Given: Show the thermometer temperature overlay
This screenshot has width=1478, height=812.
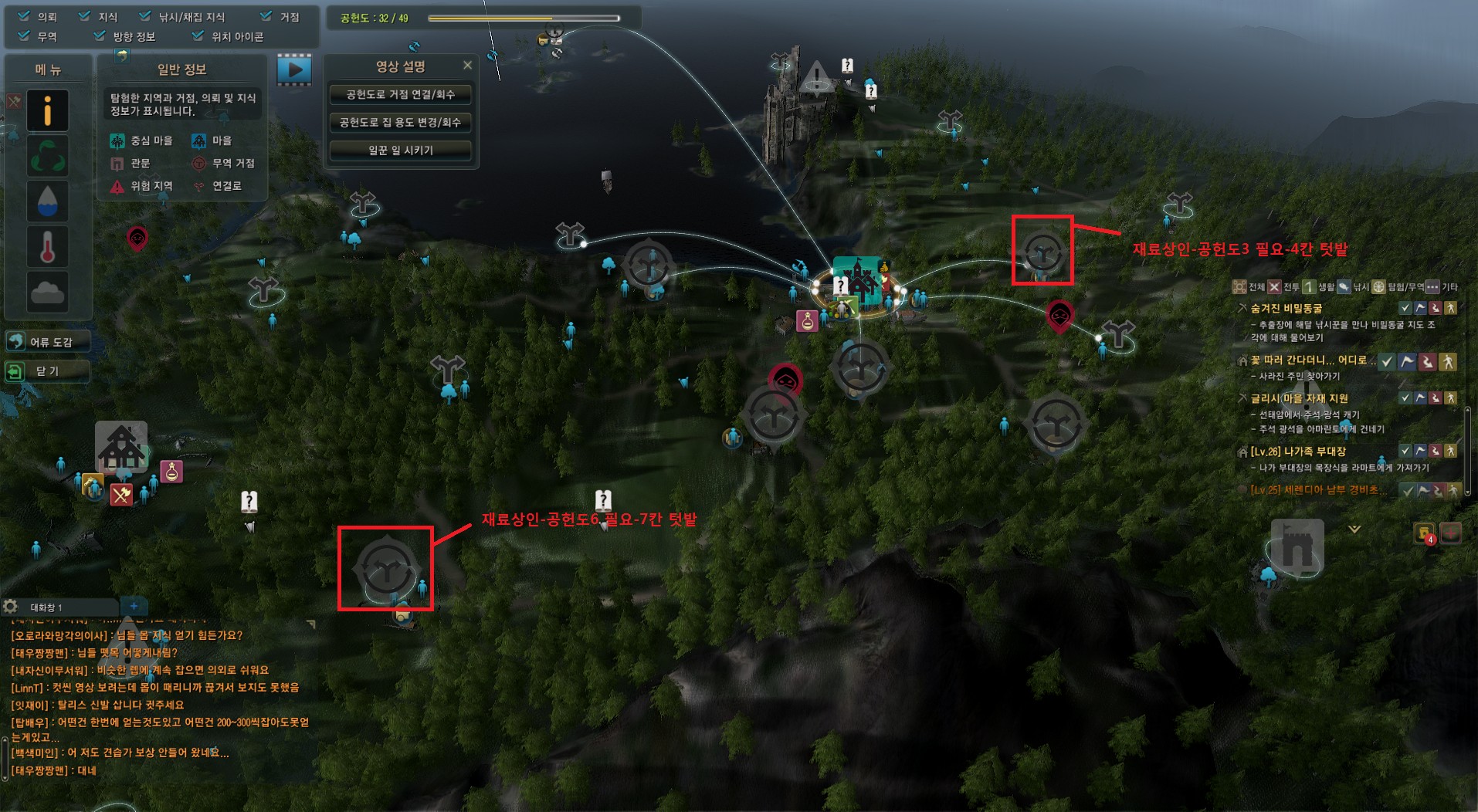Looking at the screenshot, I should 47,247.
